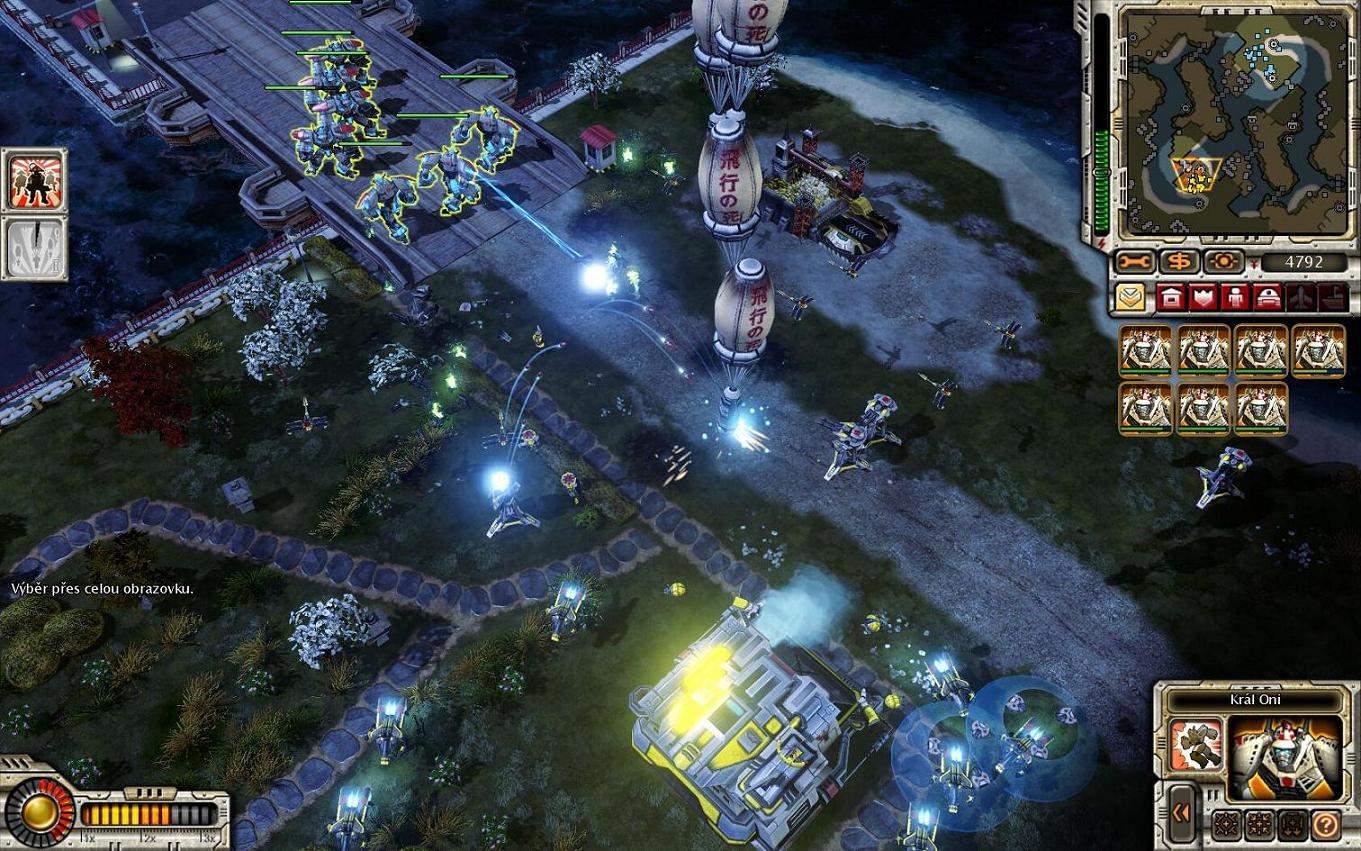Image resolution: width=1361 pixels, height=851 pixels.
Task: Open the gold chevron selection tab
Action: click(x=1132, y=298)
